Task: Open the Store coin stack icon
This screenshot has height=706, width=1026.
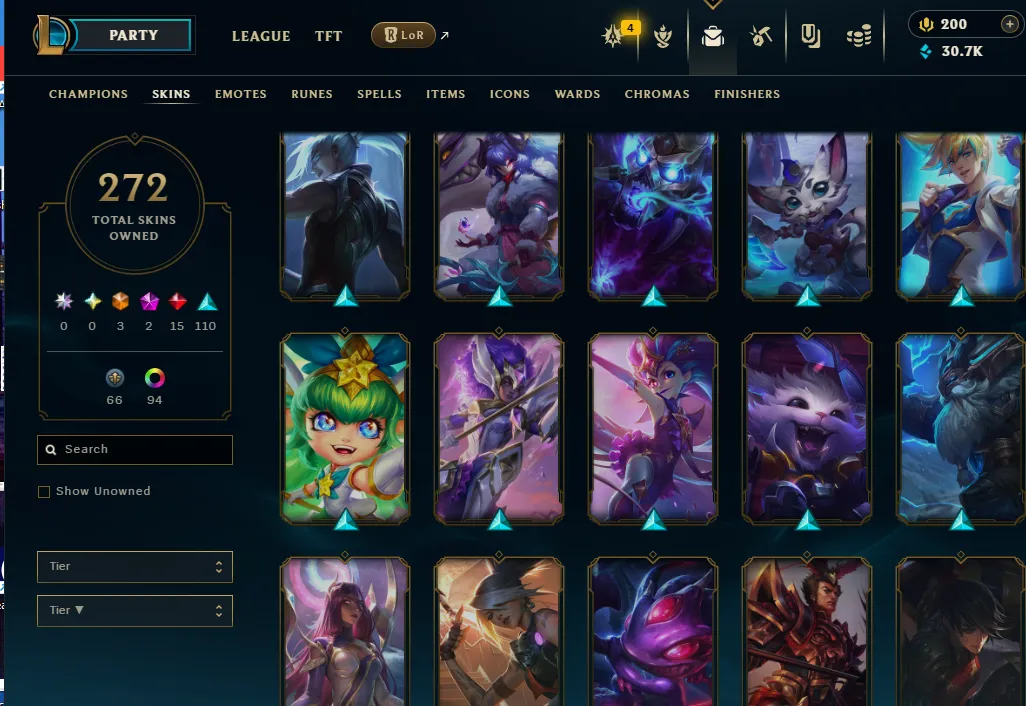Action: 858,36
